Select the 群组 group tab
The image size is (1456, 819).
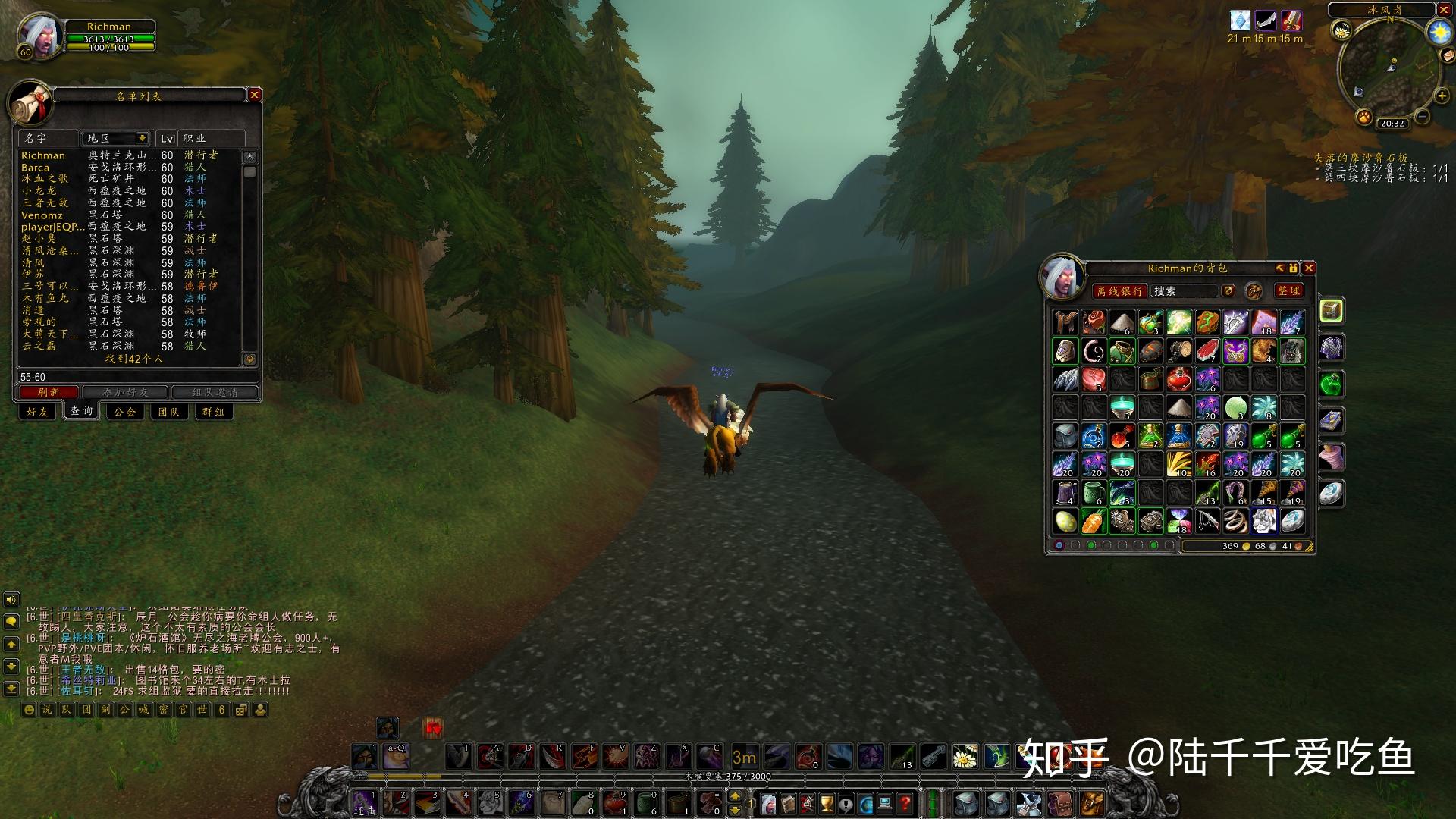(x=213, y=412)
